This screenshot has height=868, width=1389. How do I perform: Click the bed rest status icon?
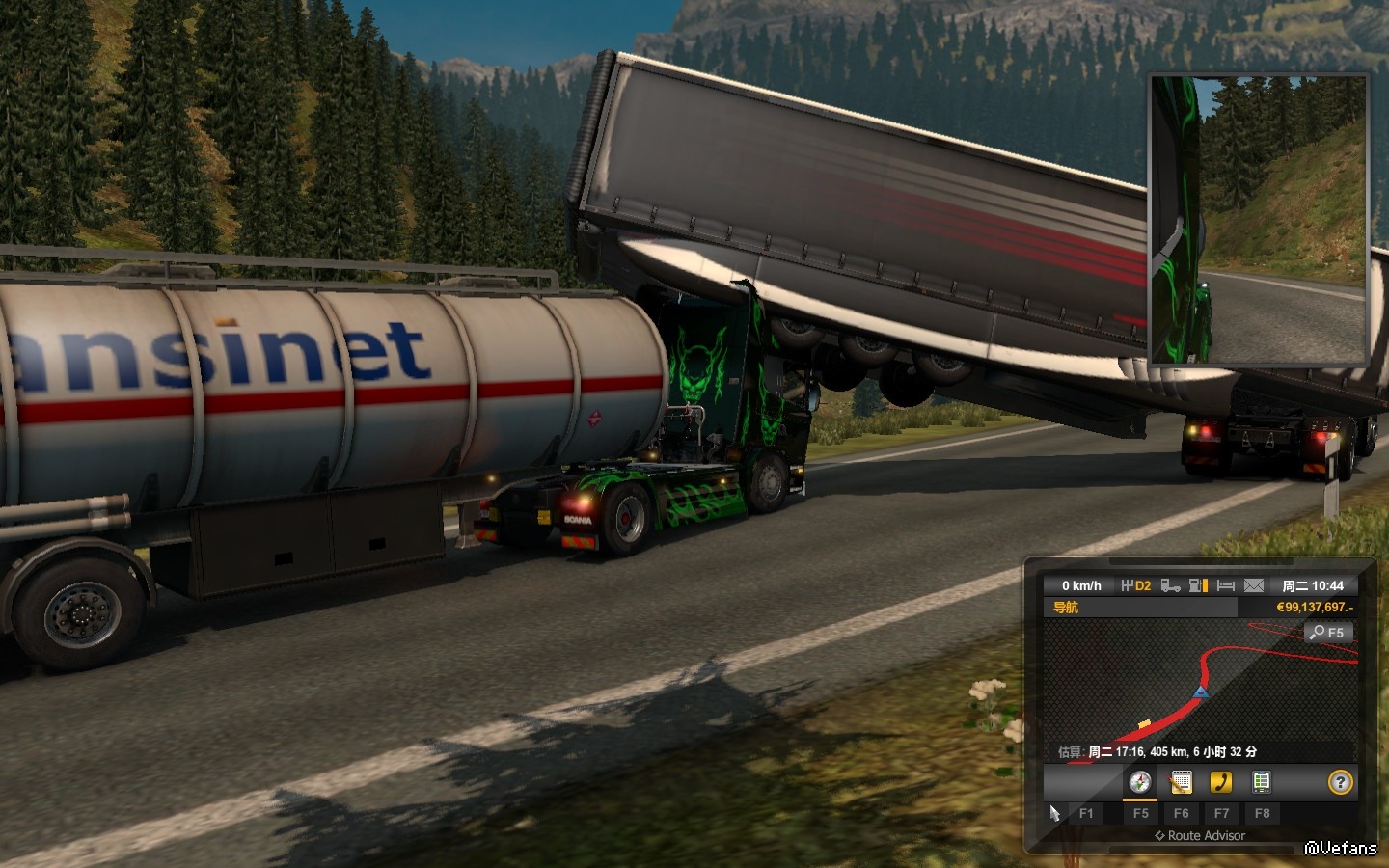coord(1226,585)
